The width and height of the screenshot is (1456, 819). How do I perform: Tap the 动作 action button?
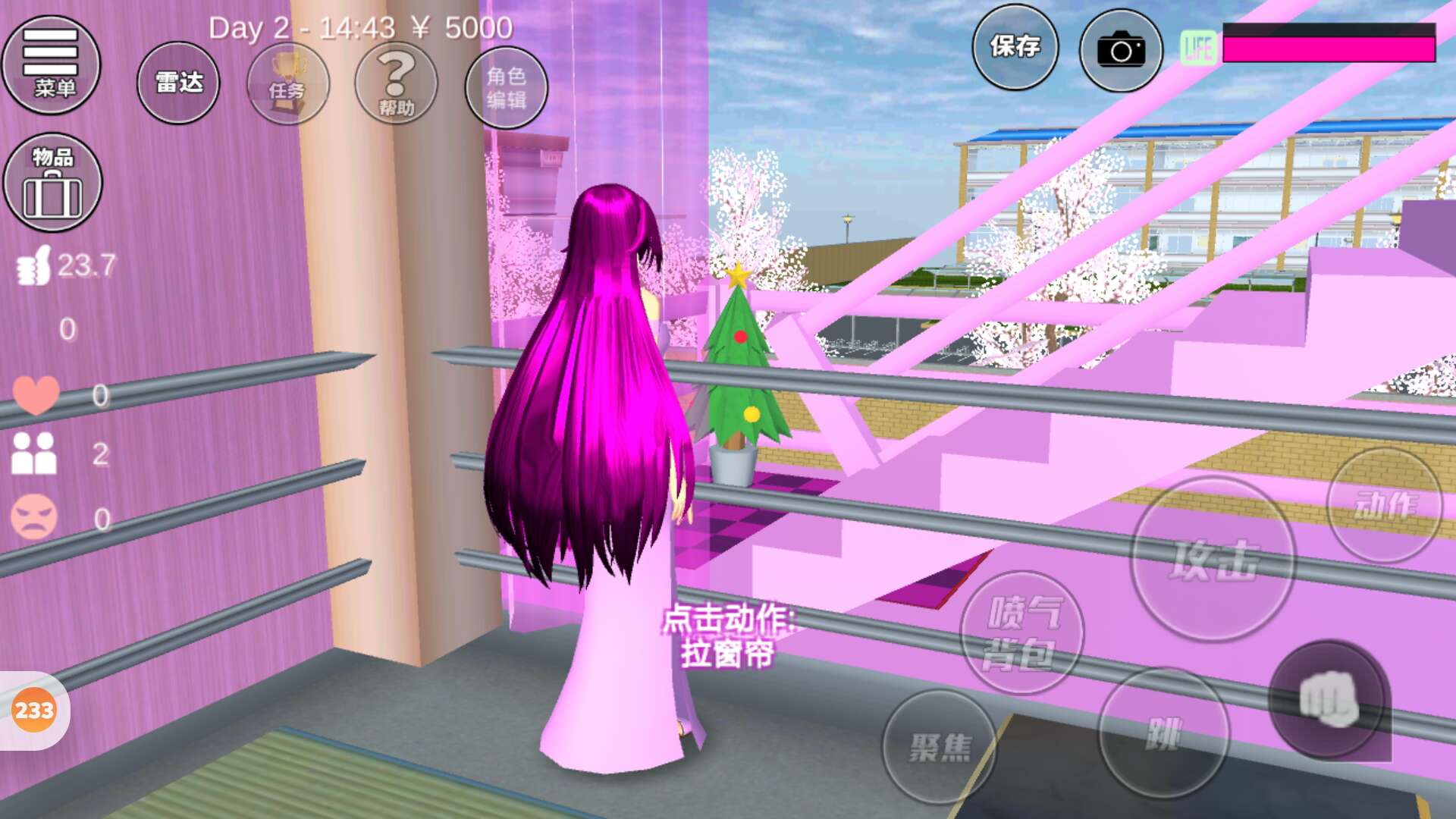pos(1385,505)
